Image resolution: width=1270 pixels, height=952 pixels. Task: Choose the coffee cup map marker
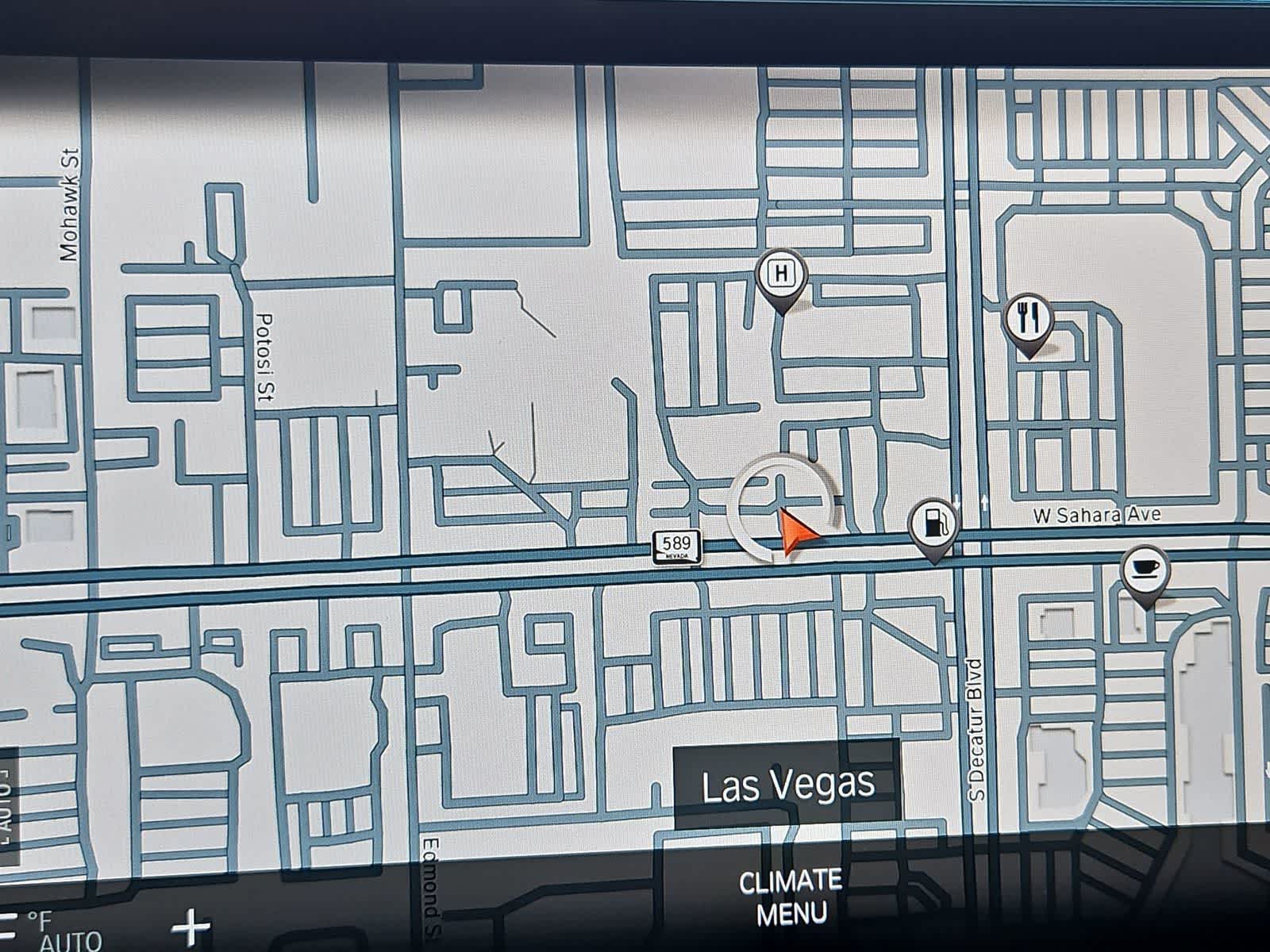tap(1145, 570)
